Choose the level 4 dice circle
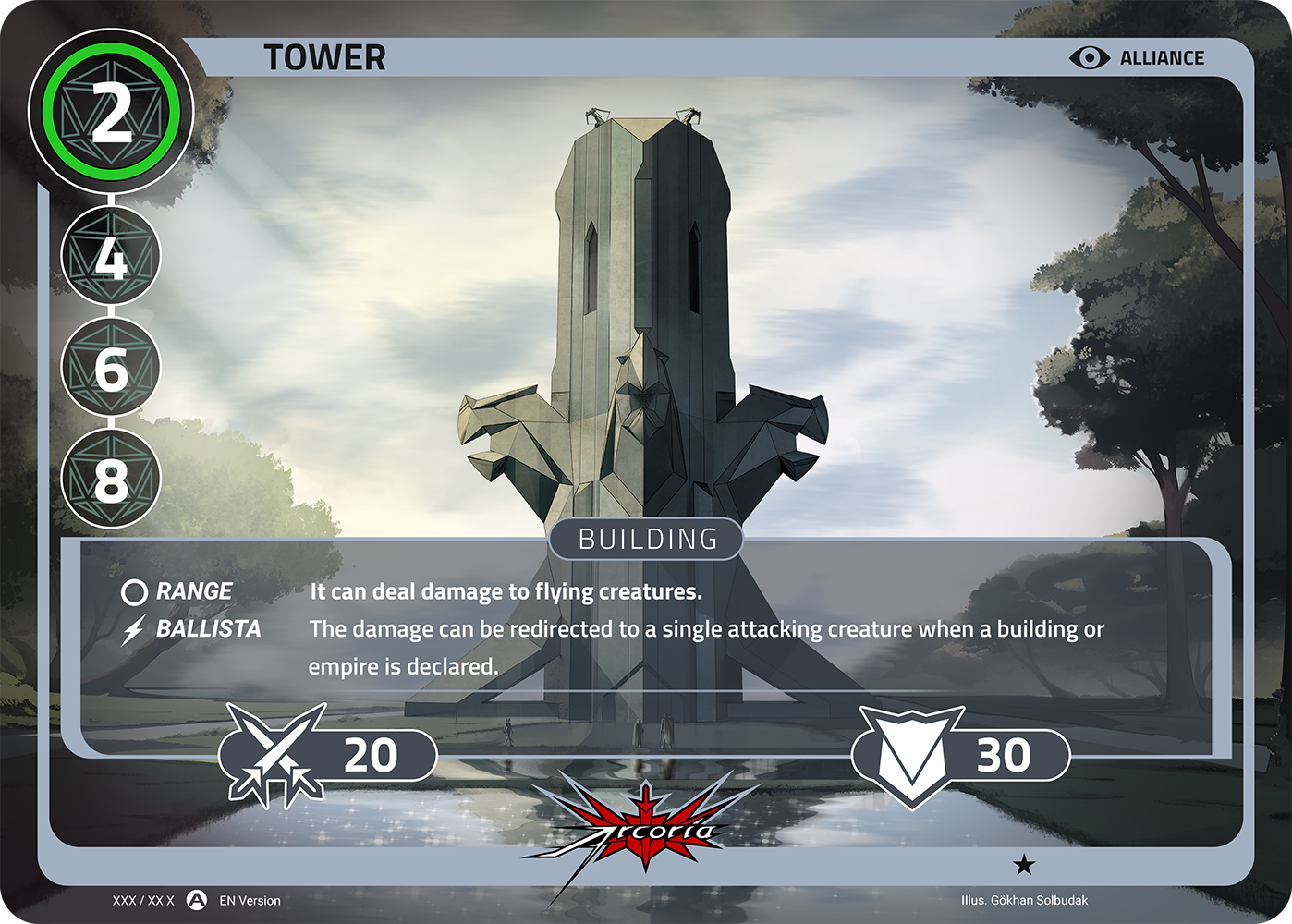 tap(111, 257)
